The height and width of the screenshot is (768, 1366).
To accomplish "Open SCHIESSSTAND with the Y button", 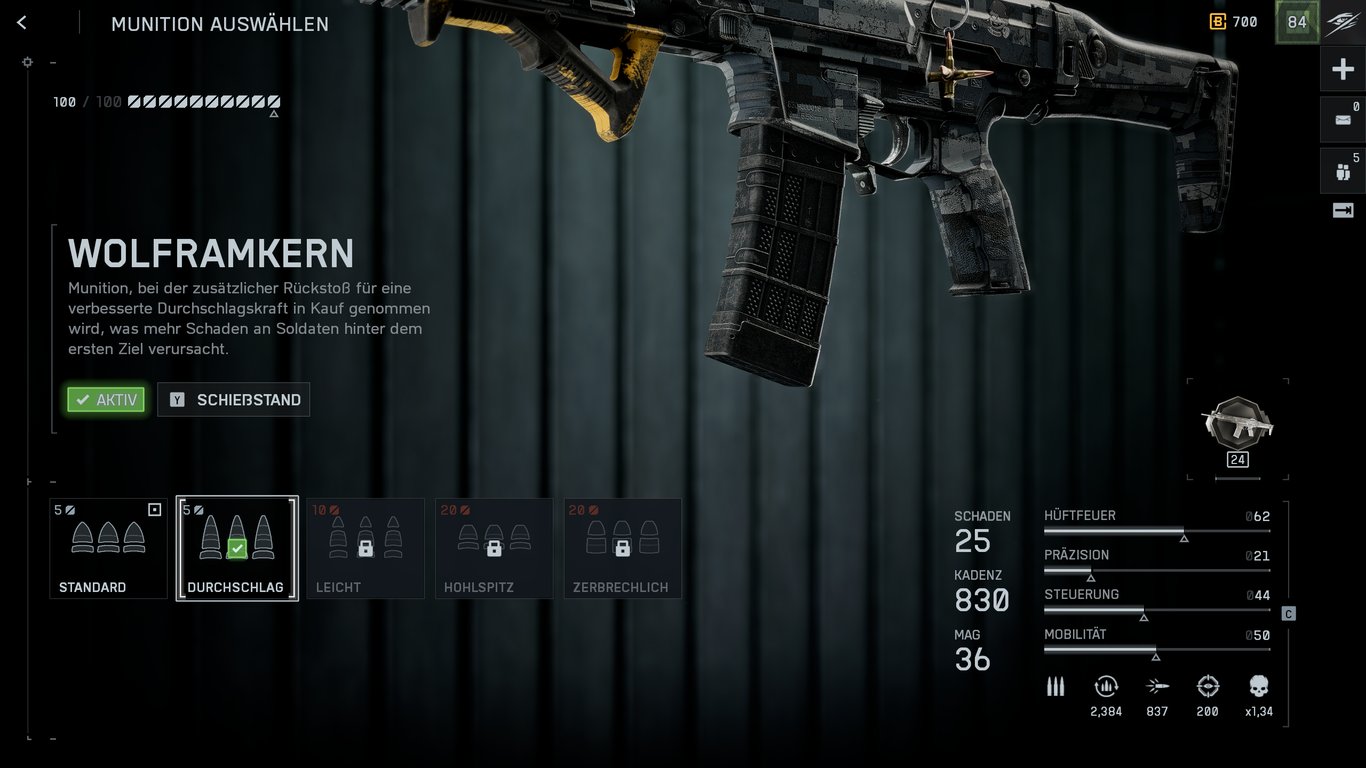I will [x=233, y=399].
